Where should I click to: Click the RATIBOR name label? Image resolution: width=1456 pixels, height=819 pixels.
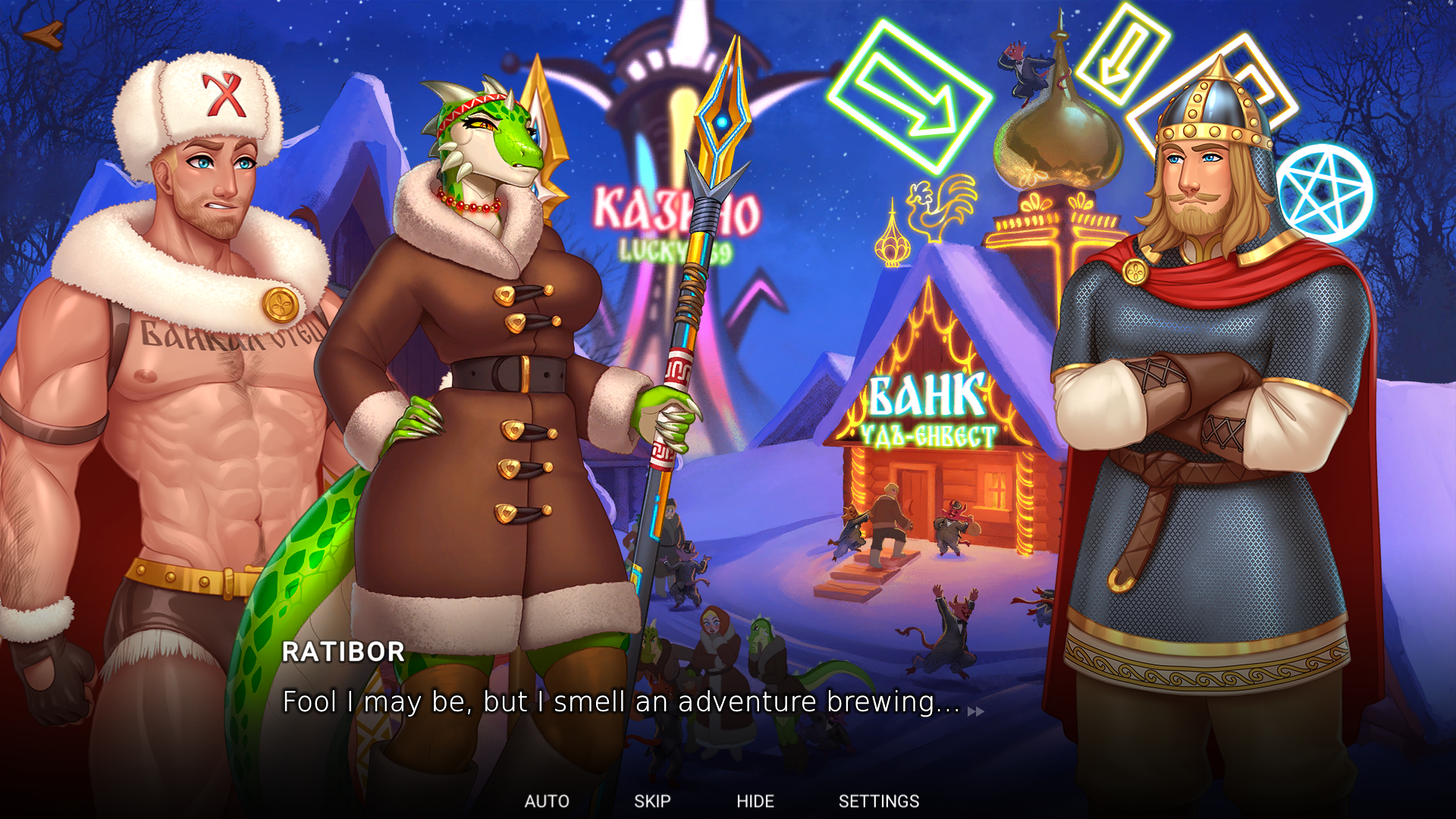(x=343, y=652)
